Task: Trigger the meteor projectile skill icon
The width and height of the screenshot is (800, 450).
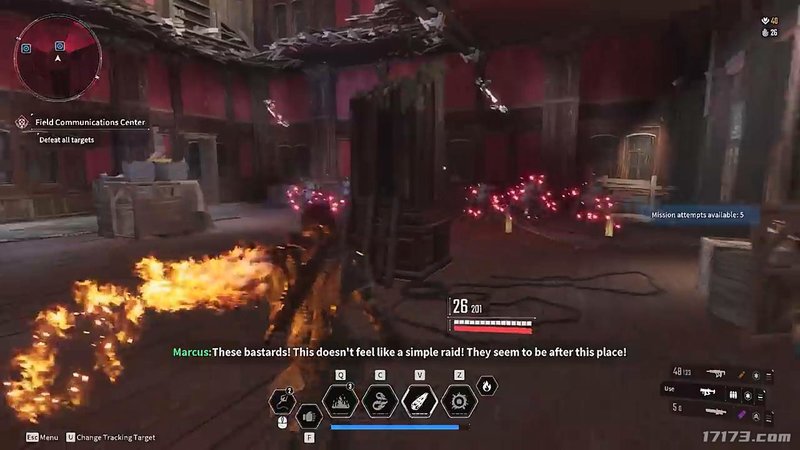Action: tap(419, 402)
